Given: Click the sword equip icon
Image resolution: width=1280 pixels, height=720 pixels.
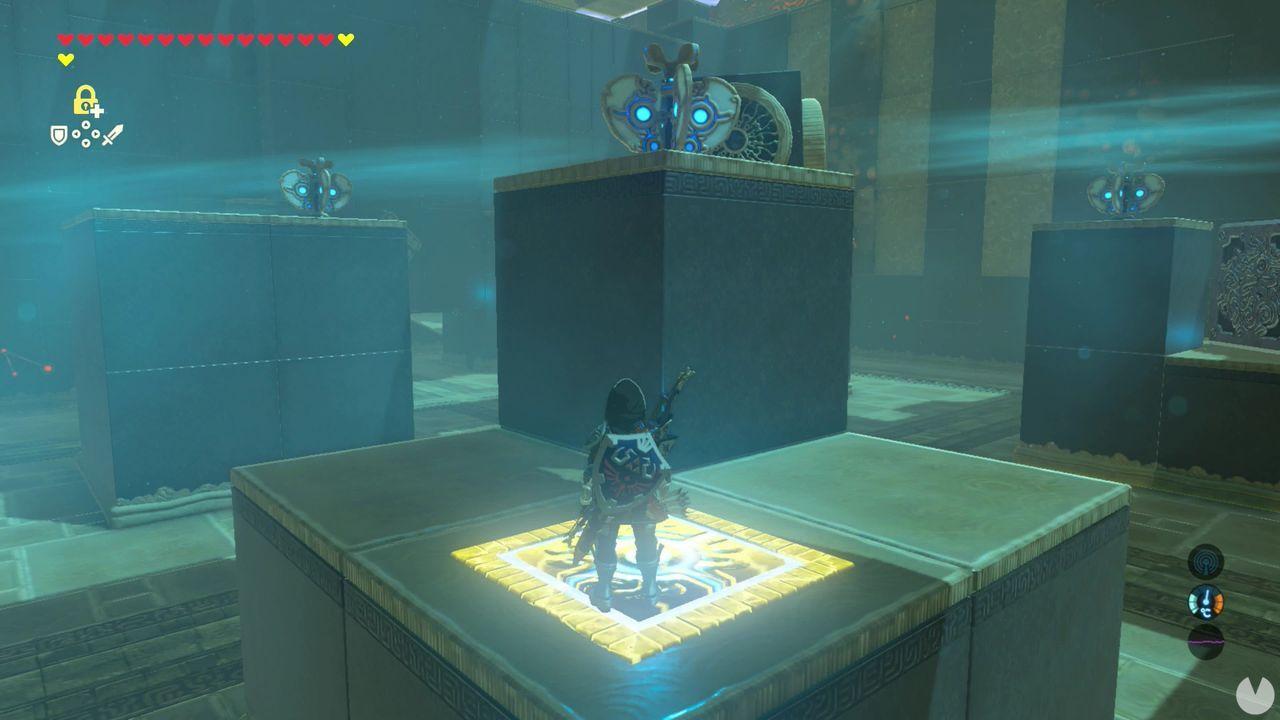Looking at the screenshot, I should point(113,134).
